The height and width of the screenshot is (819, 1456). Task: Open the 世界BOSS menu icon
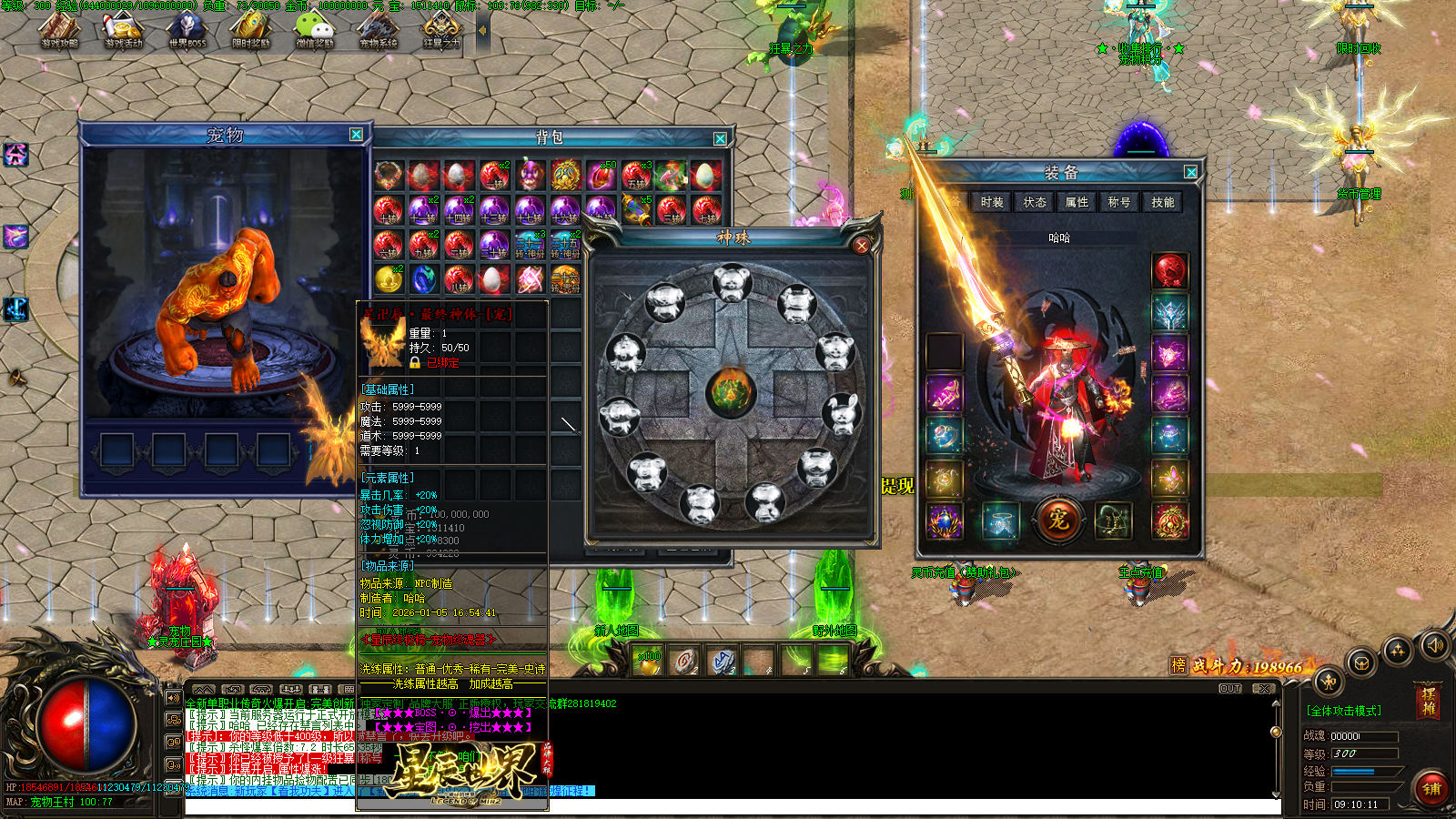[187, 28]
